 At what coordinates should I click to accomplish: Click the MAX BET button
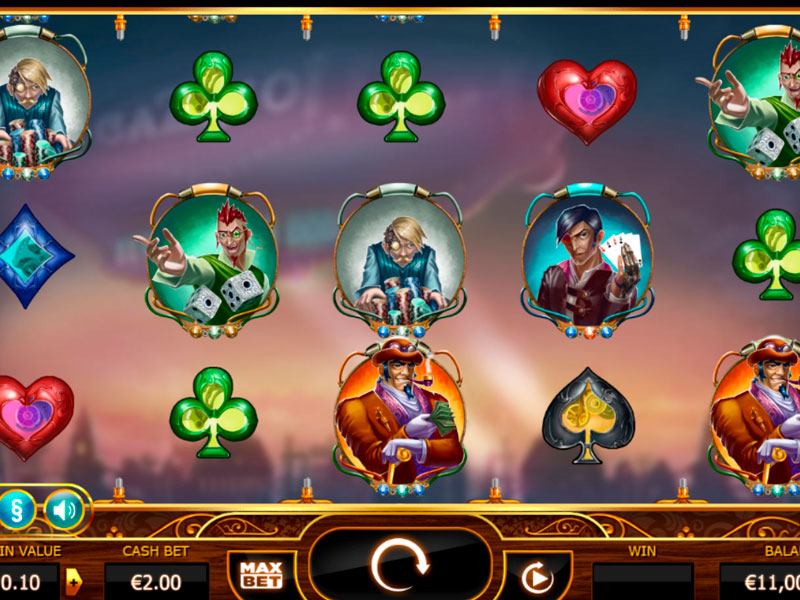point(261,574)
